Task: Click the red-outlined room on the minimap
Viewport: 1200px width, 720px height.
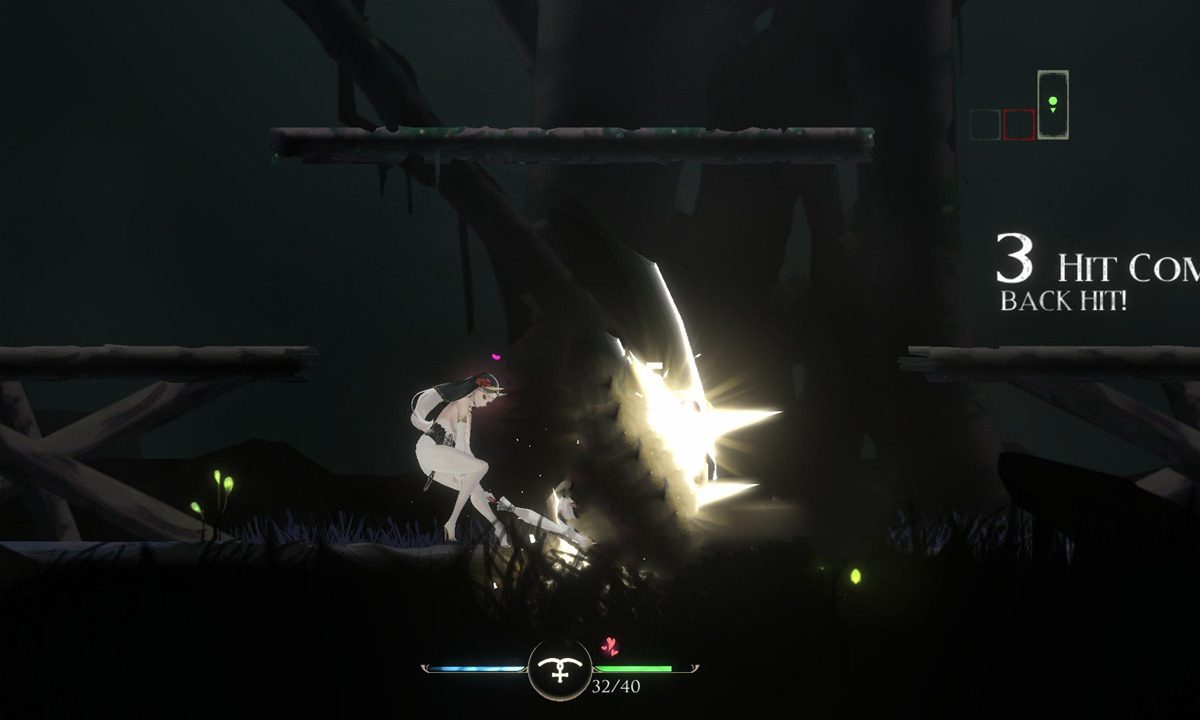Action: point(1019,125)
